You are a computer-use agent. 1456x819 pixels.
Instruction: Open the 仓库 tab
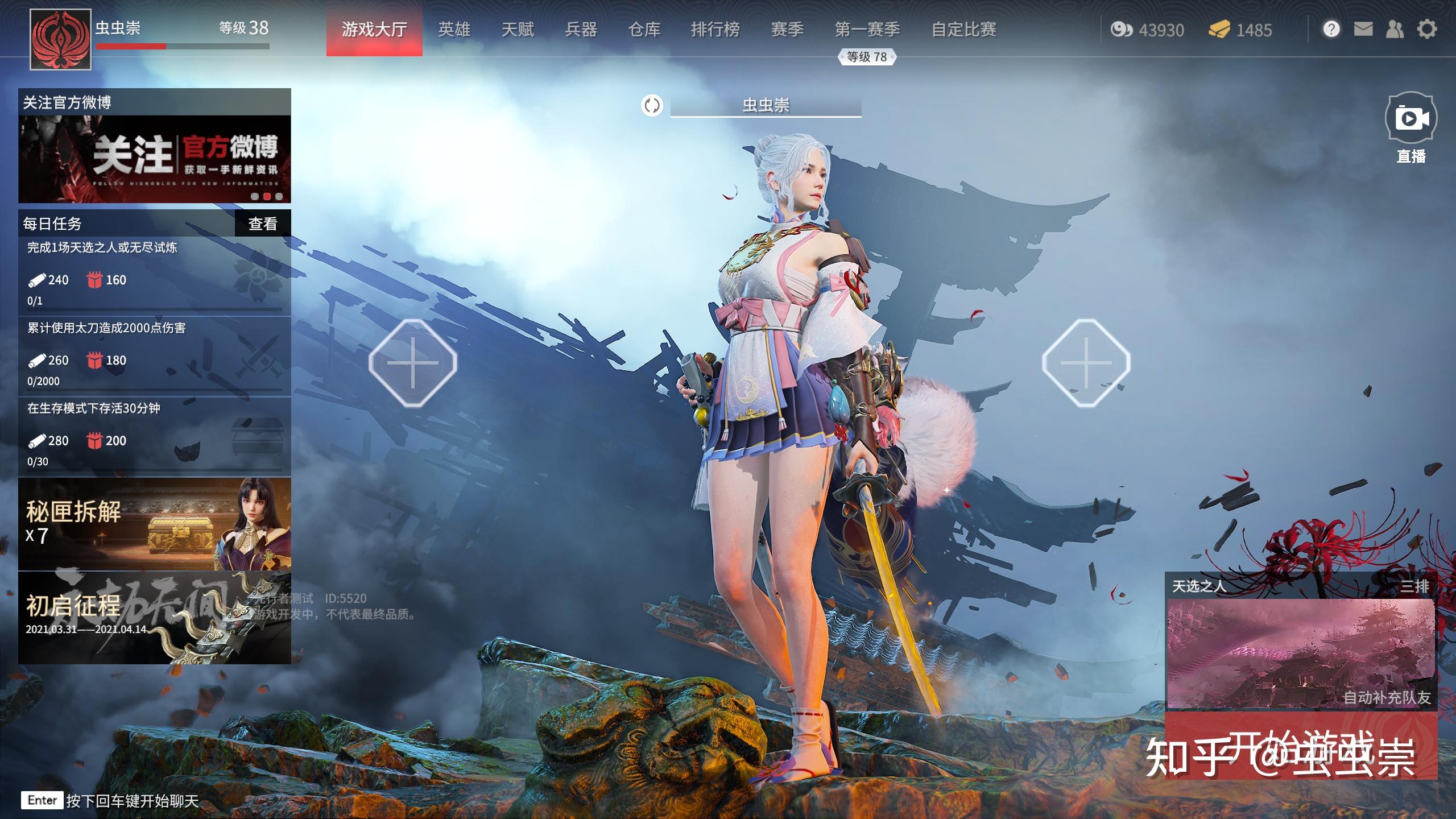[x=644, y=29]
